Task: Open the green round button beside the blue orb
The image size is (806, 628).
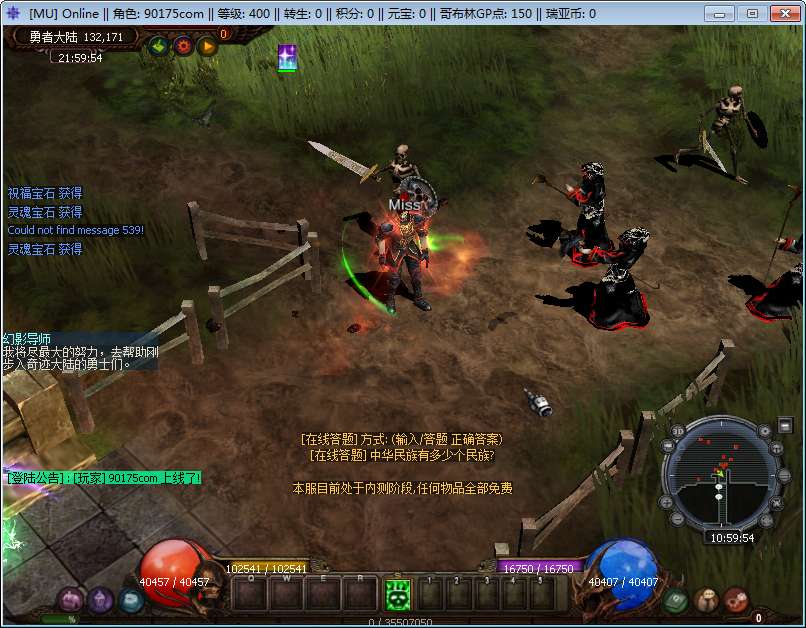Action: 675,600
